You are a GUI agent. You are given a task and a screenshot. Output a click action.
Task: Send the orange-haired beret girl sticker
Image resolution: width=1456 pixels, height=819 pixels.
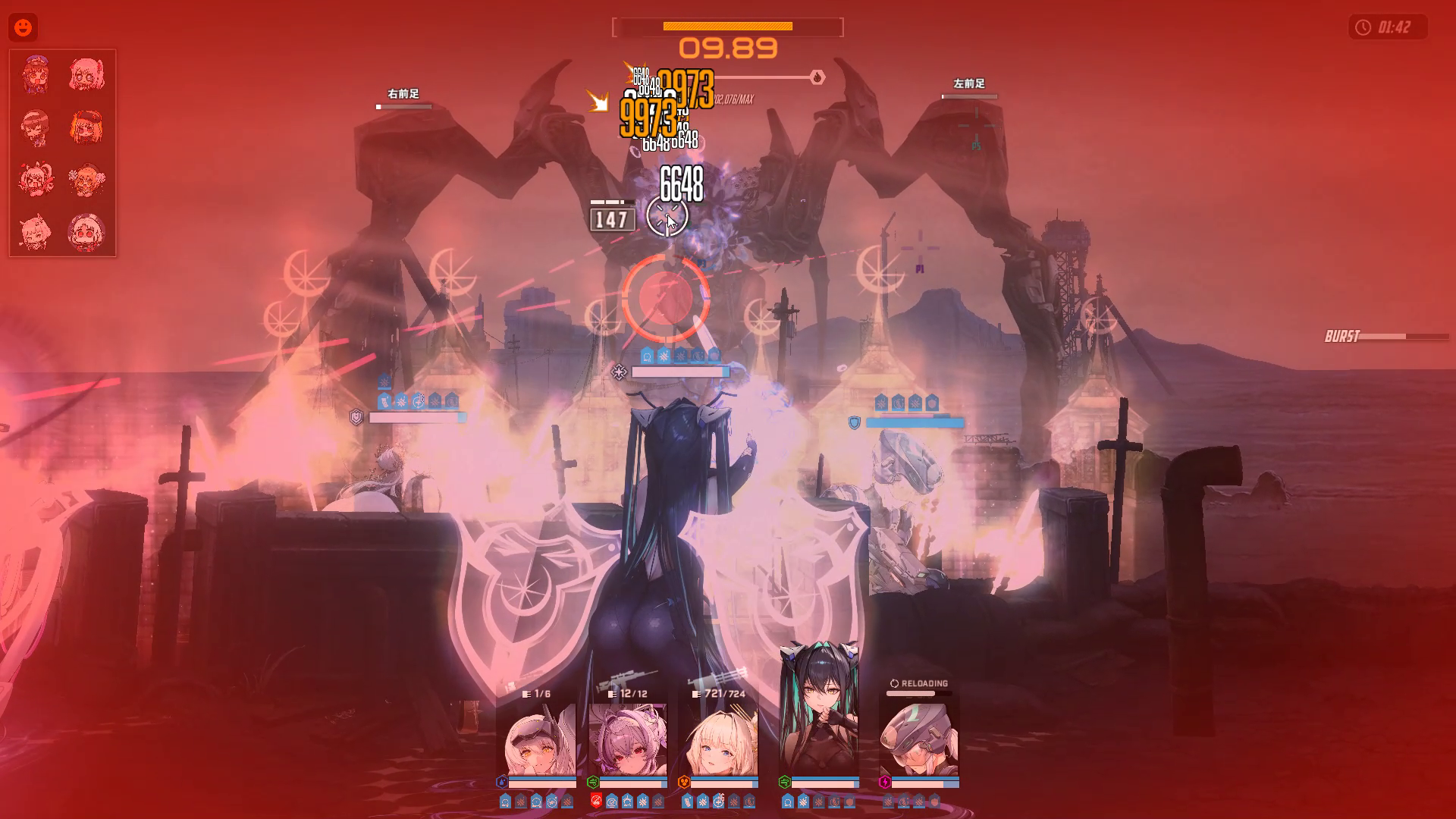click(x=86, y=127)
